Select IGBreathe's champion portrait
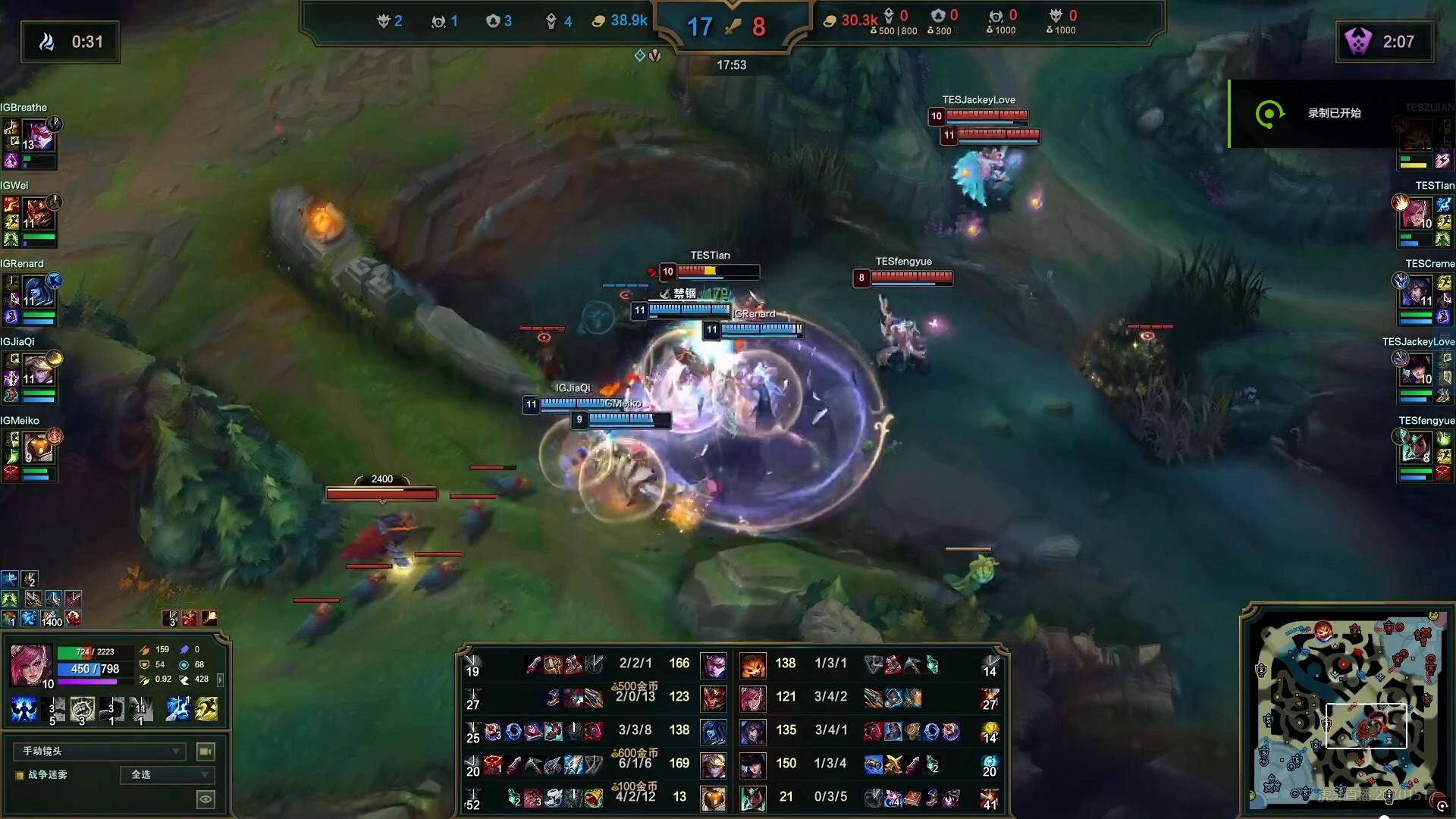This screenshot has height=819, width=1456. (38, 135)
